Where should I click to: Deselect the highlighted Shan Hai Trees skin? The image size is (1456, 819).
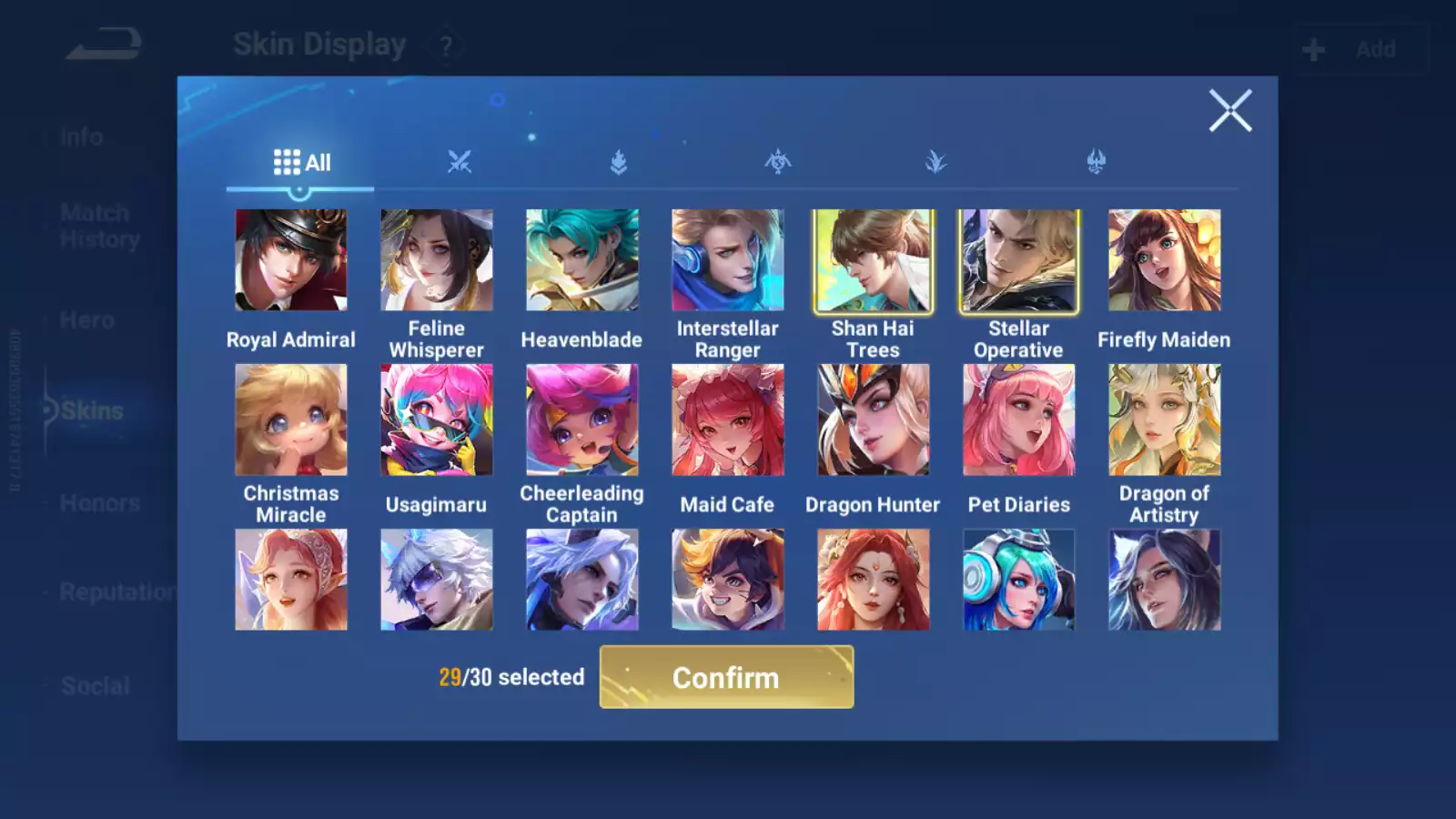click(873, 260)
